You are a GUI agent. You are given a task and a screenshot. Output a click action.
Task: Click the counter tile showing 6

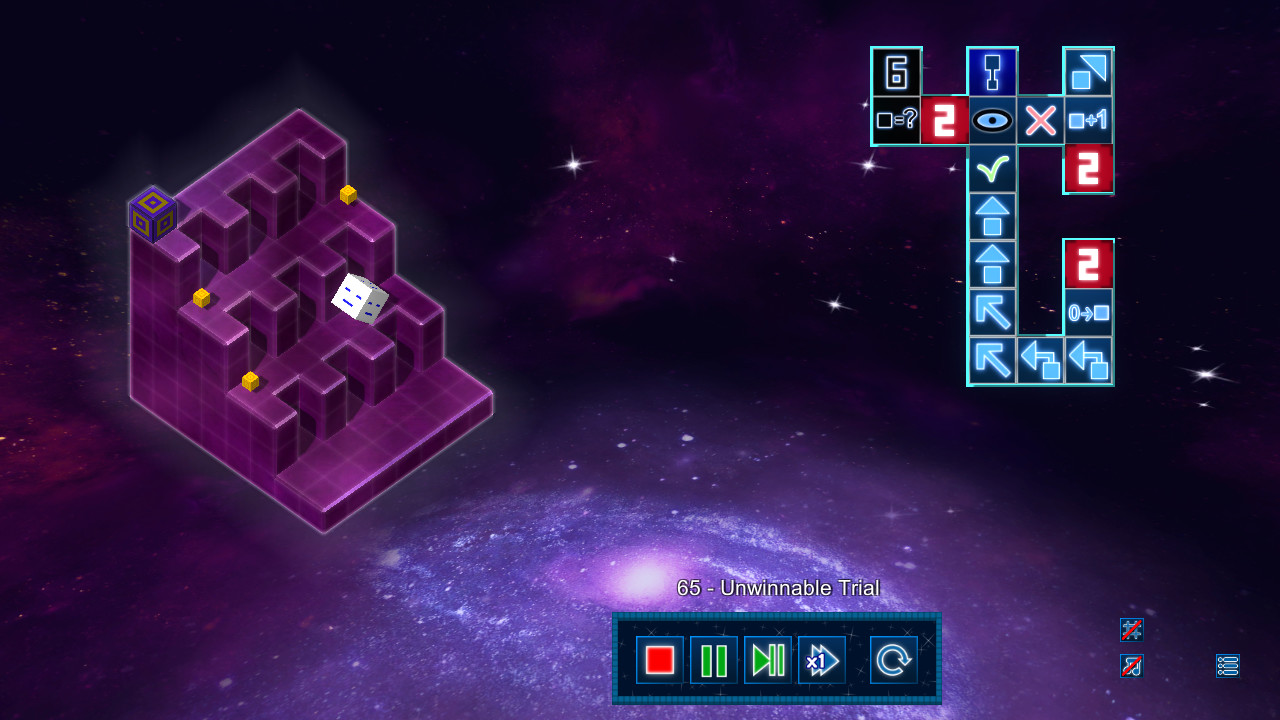897,71
